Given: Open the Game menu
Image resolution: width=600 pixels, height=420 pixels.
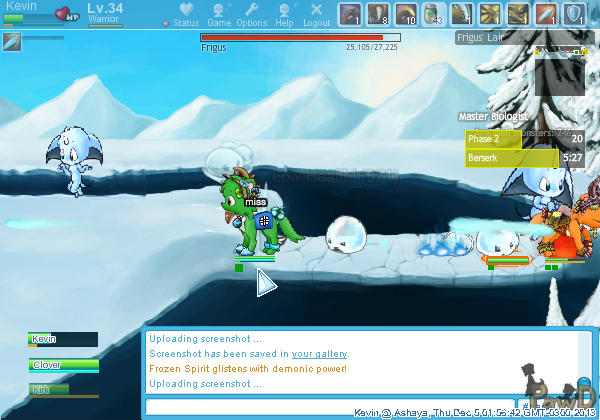Looking at the screenshot, I should (218, 14).
